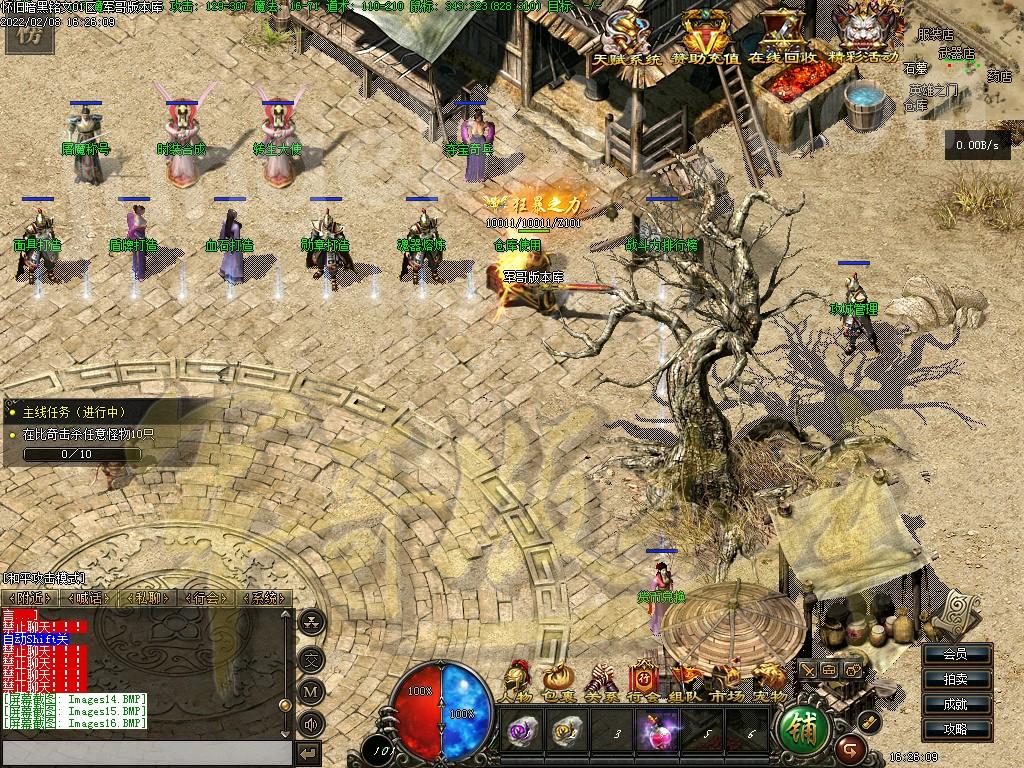Switch to the 系统 chat tab
This screenshot has height=768, width=1024.
[x=264, y=598]
